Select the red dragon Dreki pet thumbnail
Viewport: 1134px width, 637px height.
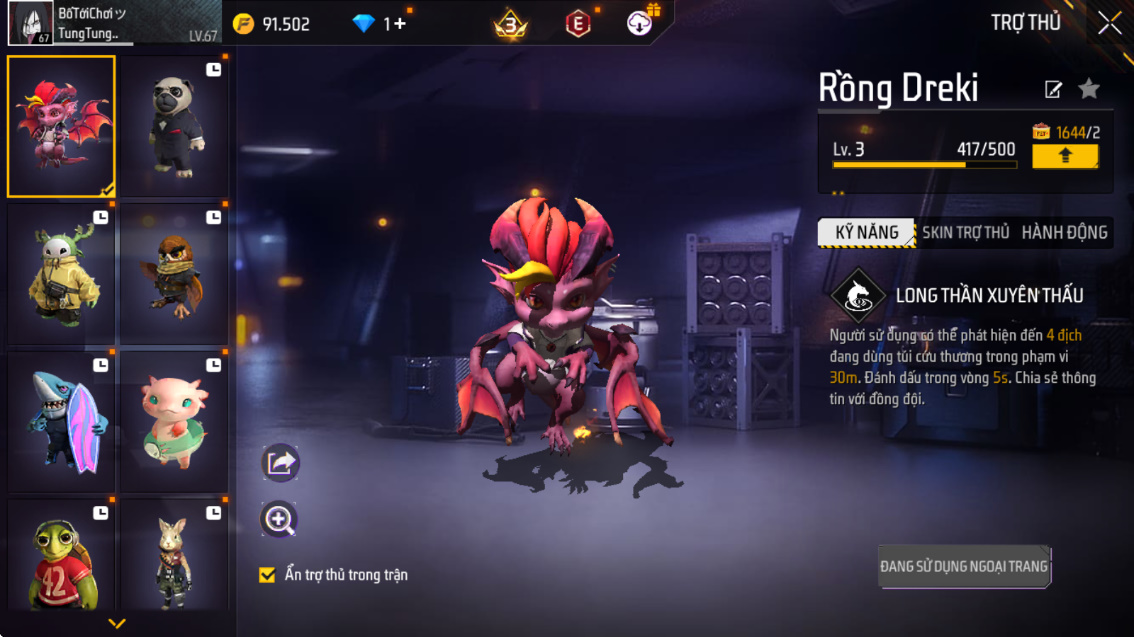61,126
